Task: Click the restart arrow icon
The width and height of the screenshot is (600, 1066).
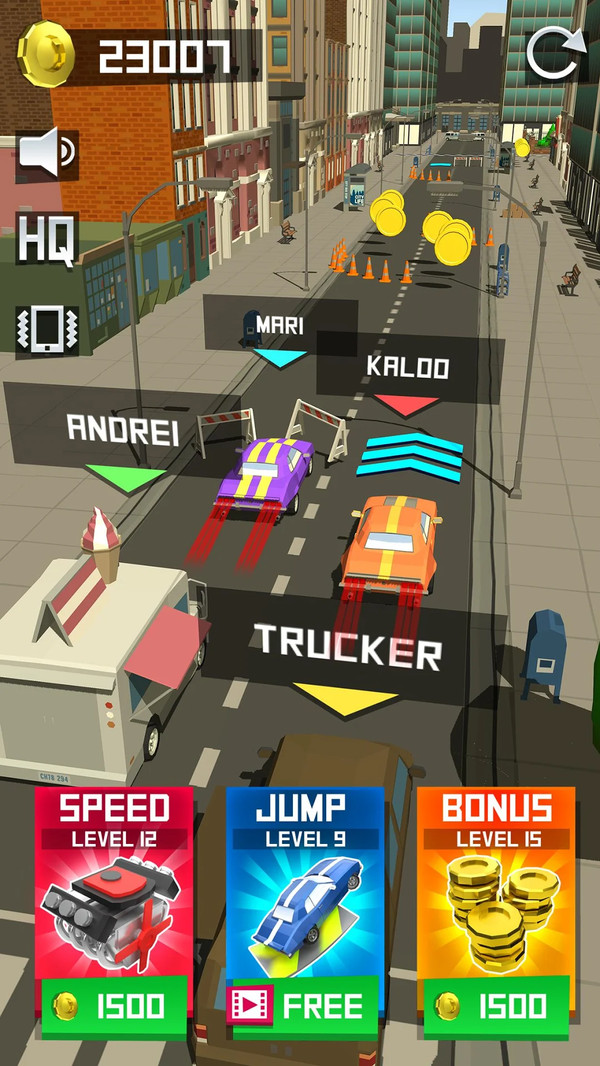Action: click(x=554, y=52)
